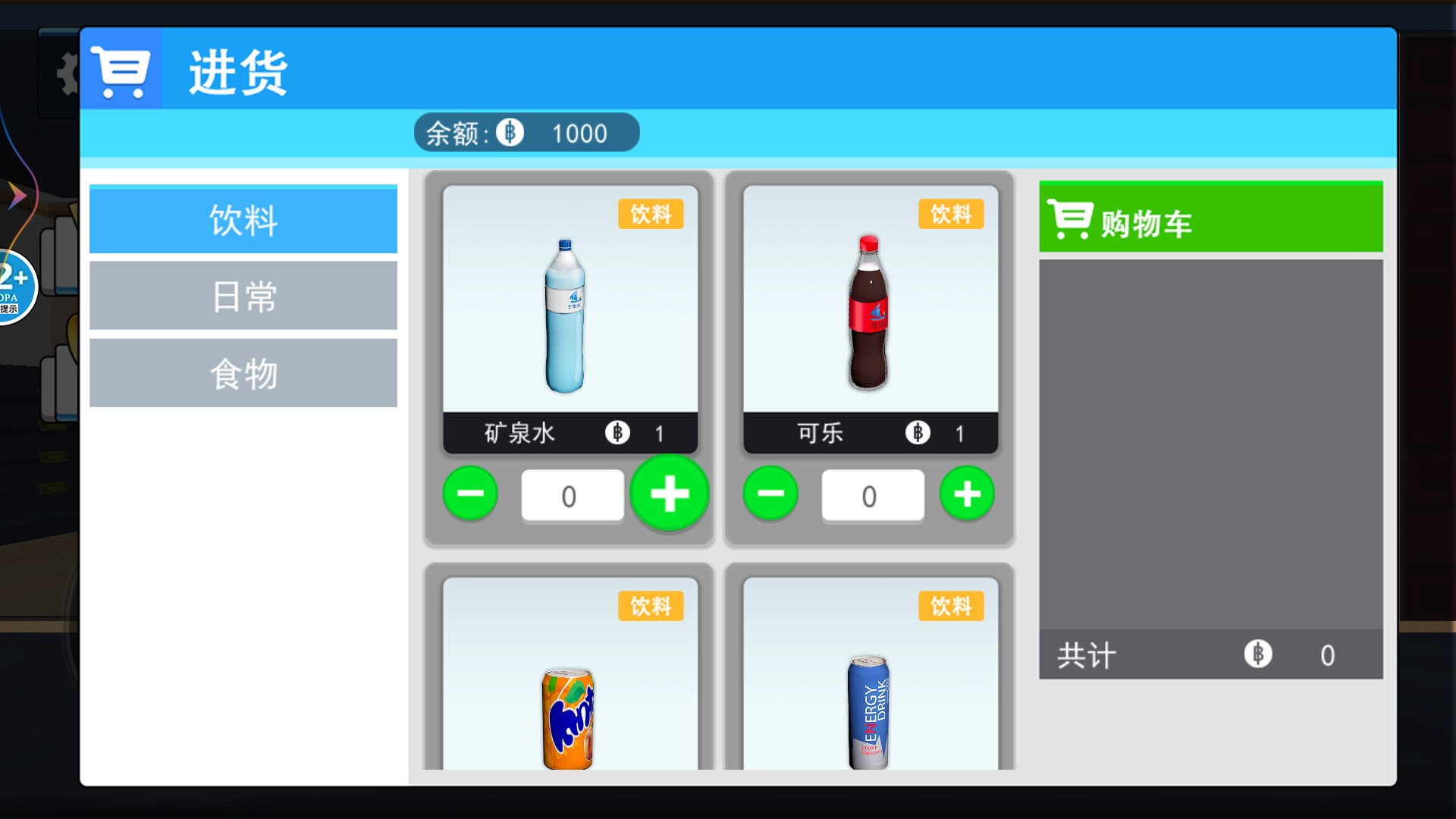Select the 日常 category
This screenshot has height=819, width=1456.
click(x=243, y=296)
